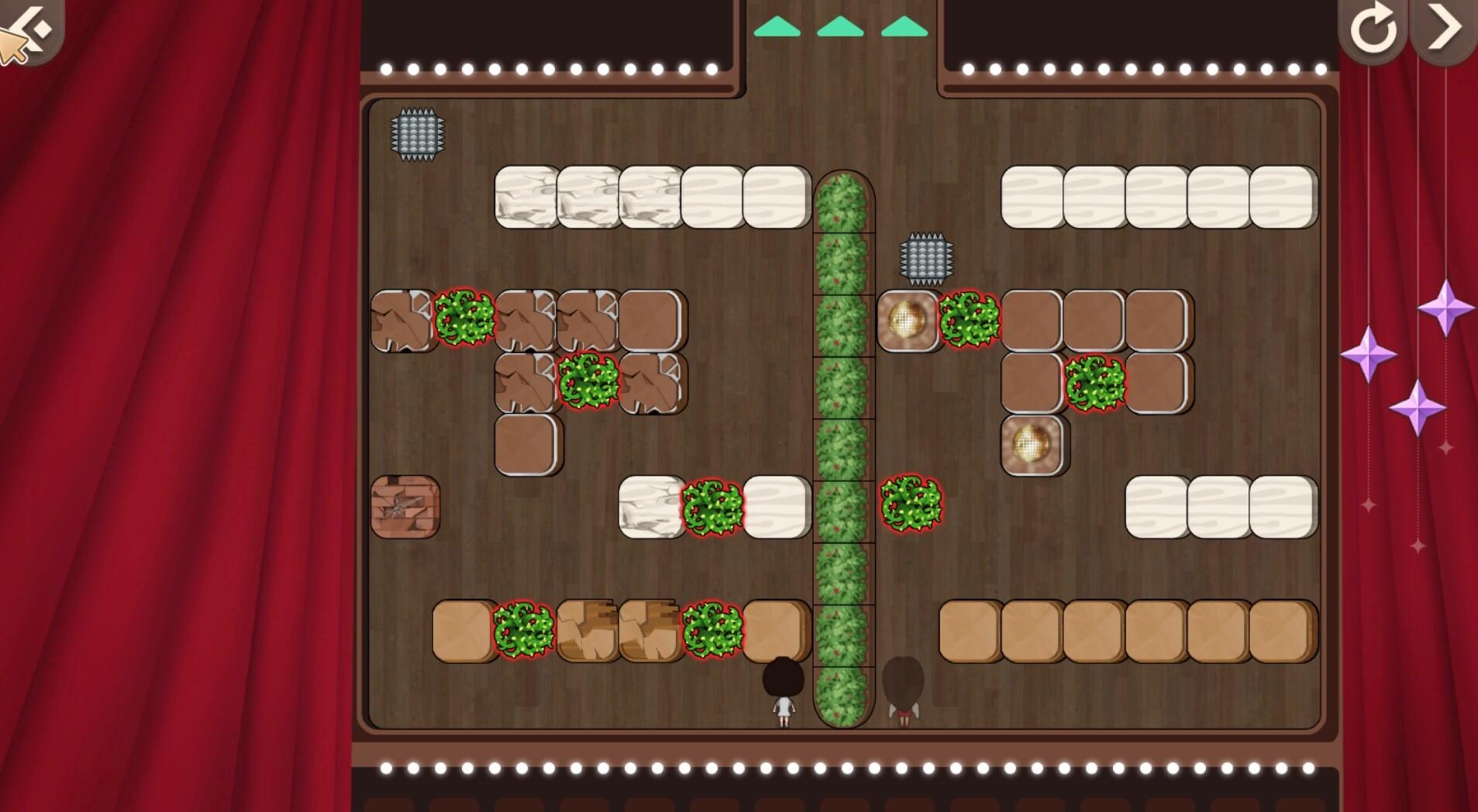Viewport: 1478px width, 812px height.
Task: Toggle the middle green arrow indicator
Action: (x=839, y=26)
